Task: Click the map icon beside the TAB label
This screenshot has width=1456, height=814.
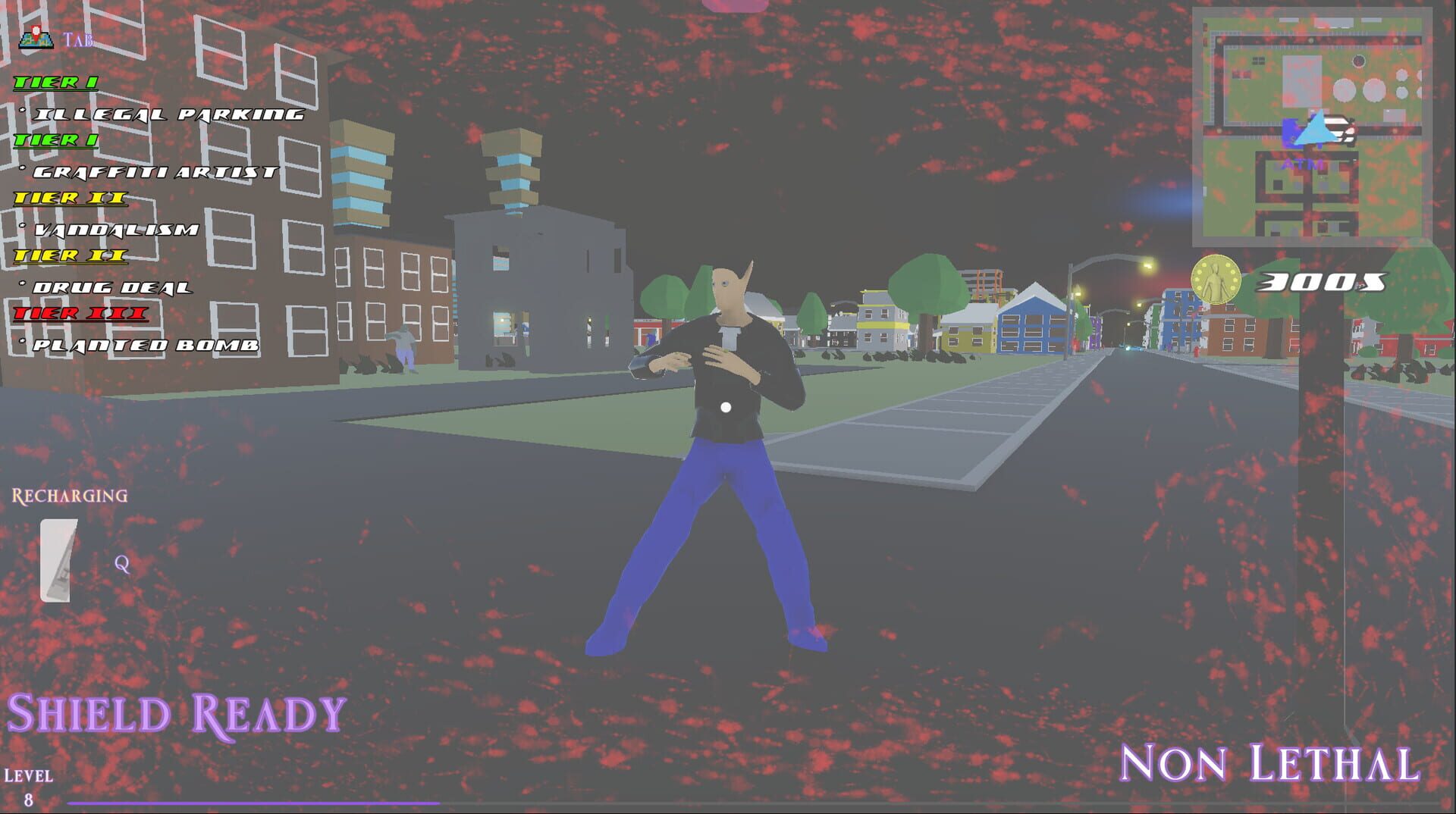Action: click(x=36, y=39)
